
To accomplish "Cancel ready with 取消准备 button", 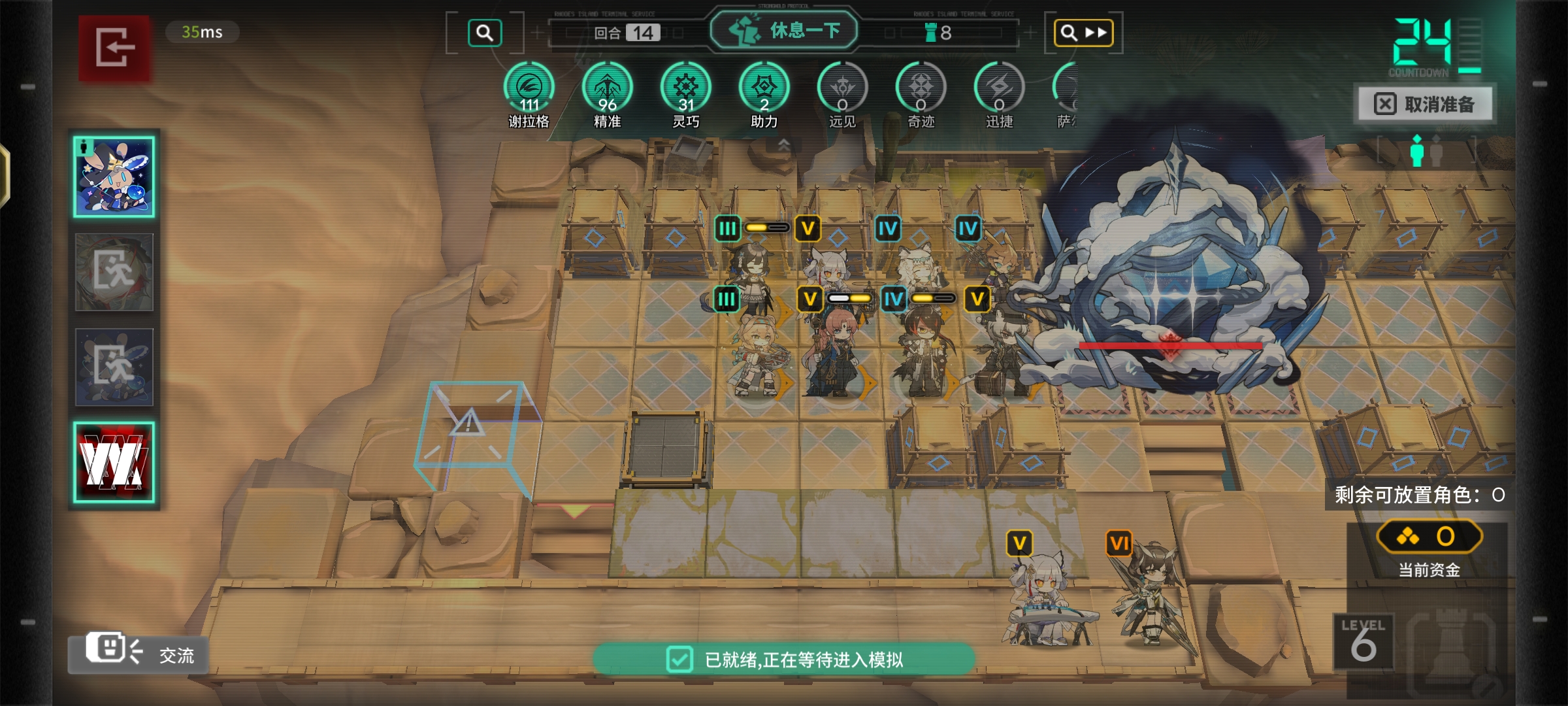I will coord(1426,105).
